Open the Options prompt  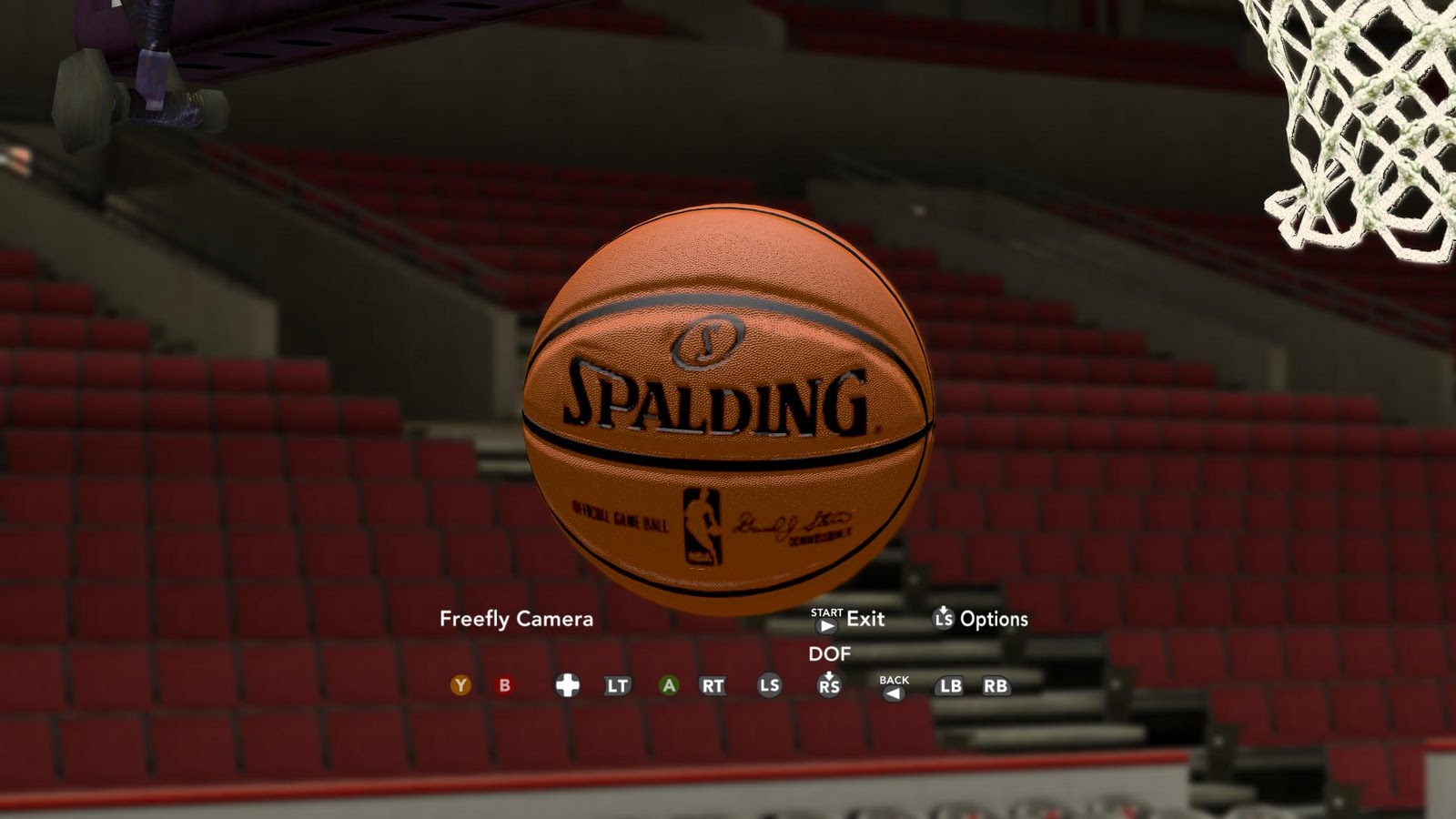[x=996, y=621]
